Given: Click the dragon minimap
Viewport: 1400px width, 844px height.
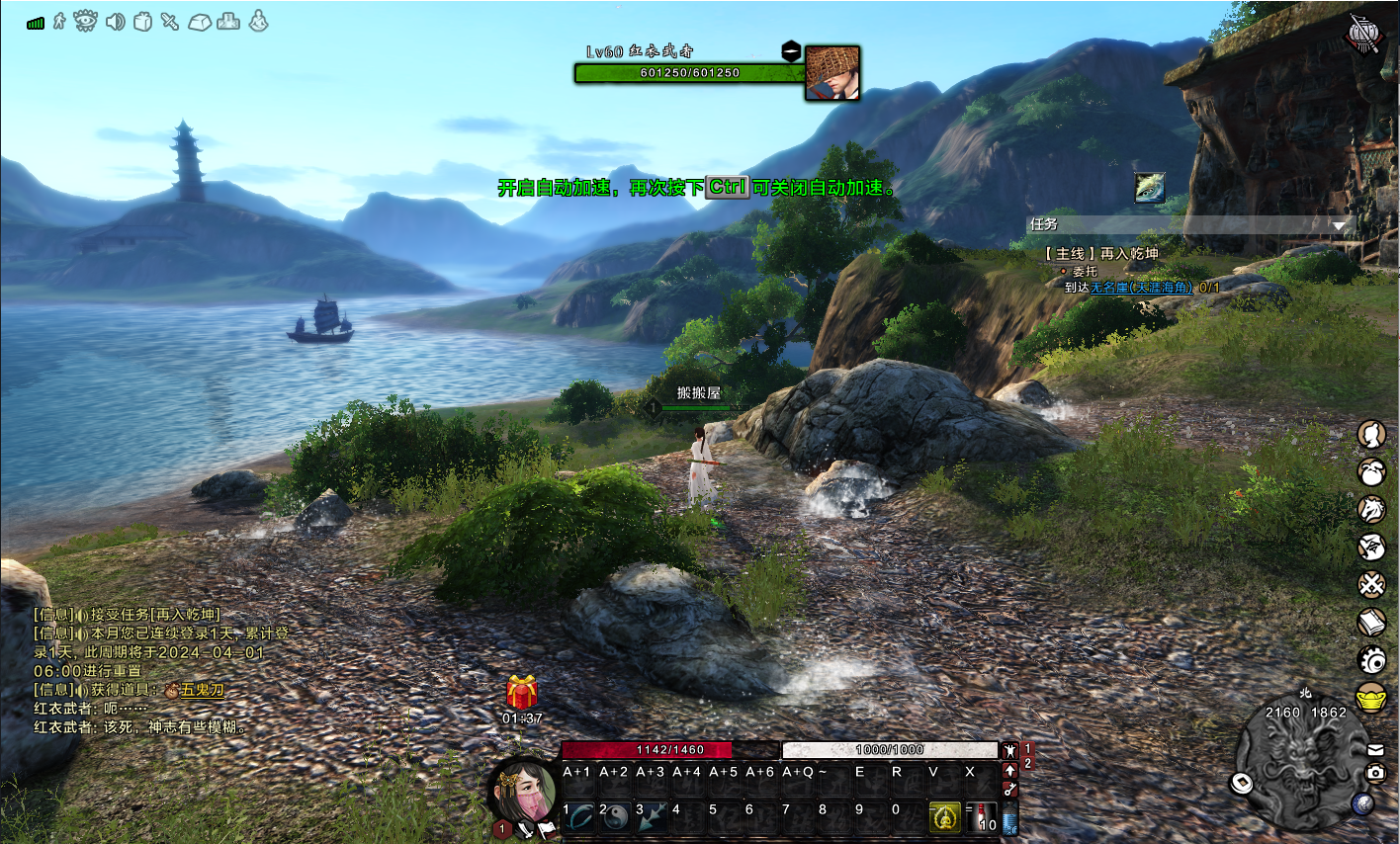Looking at the screenshot, I should [x=1300, y=765].
